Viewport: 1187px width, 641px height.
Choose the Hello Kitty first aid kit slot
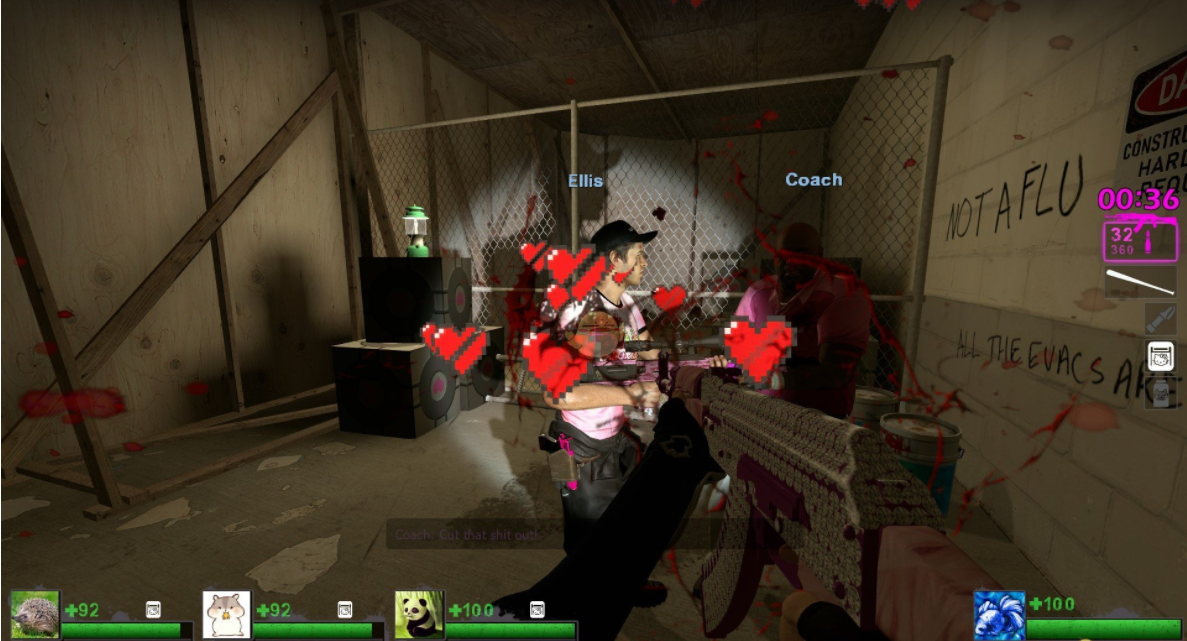pyautogui.click(x=1160, y=355)
